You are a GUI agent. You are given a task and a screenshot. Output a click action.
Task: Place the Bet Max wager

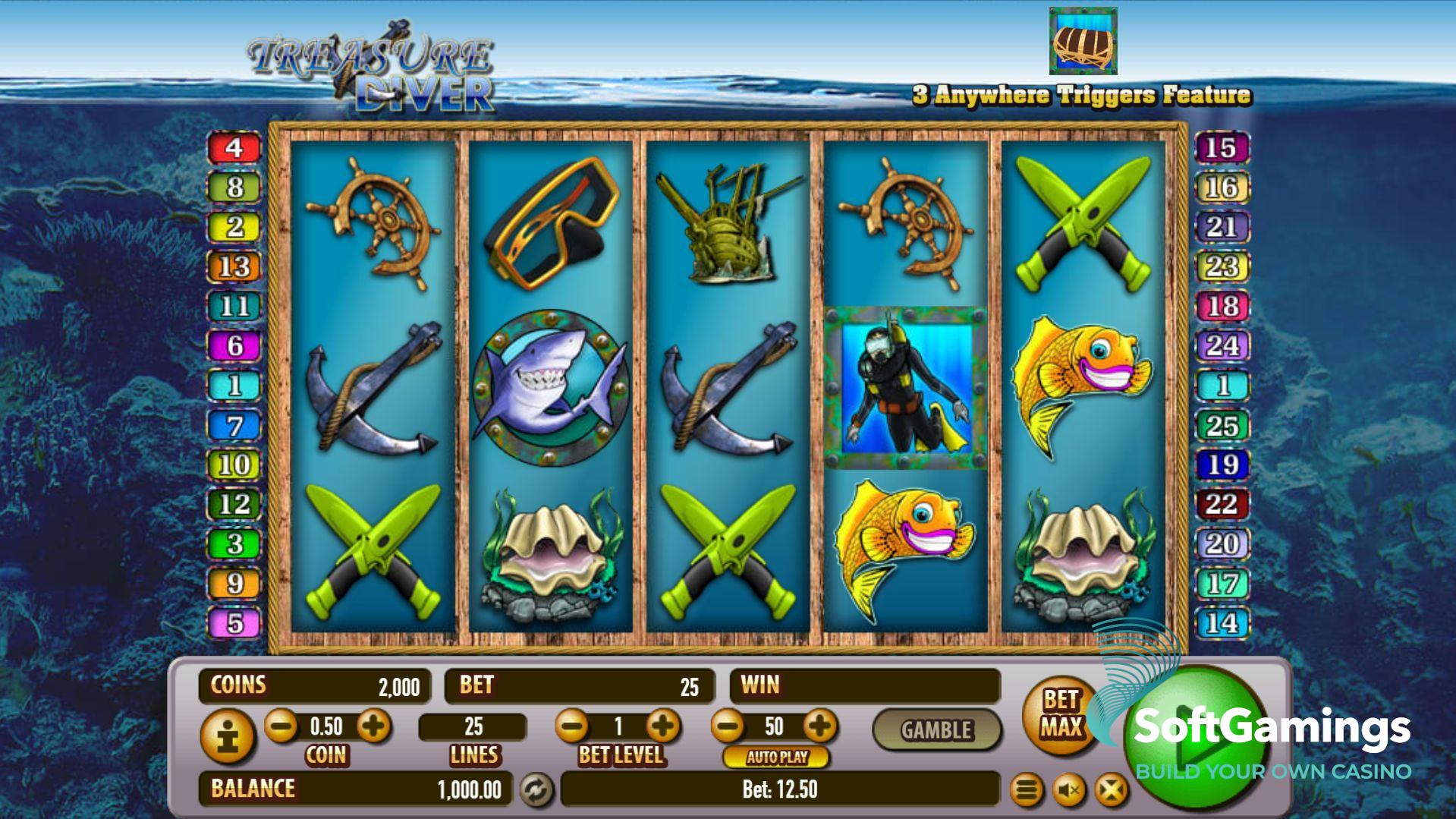pyautogui.click(x=1060, y=714)
